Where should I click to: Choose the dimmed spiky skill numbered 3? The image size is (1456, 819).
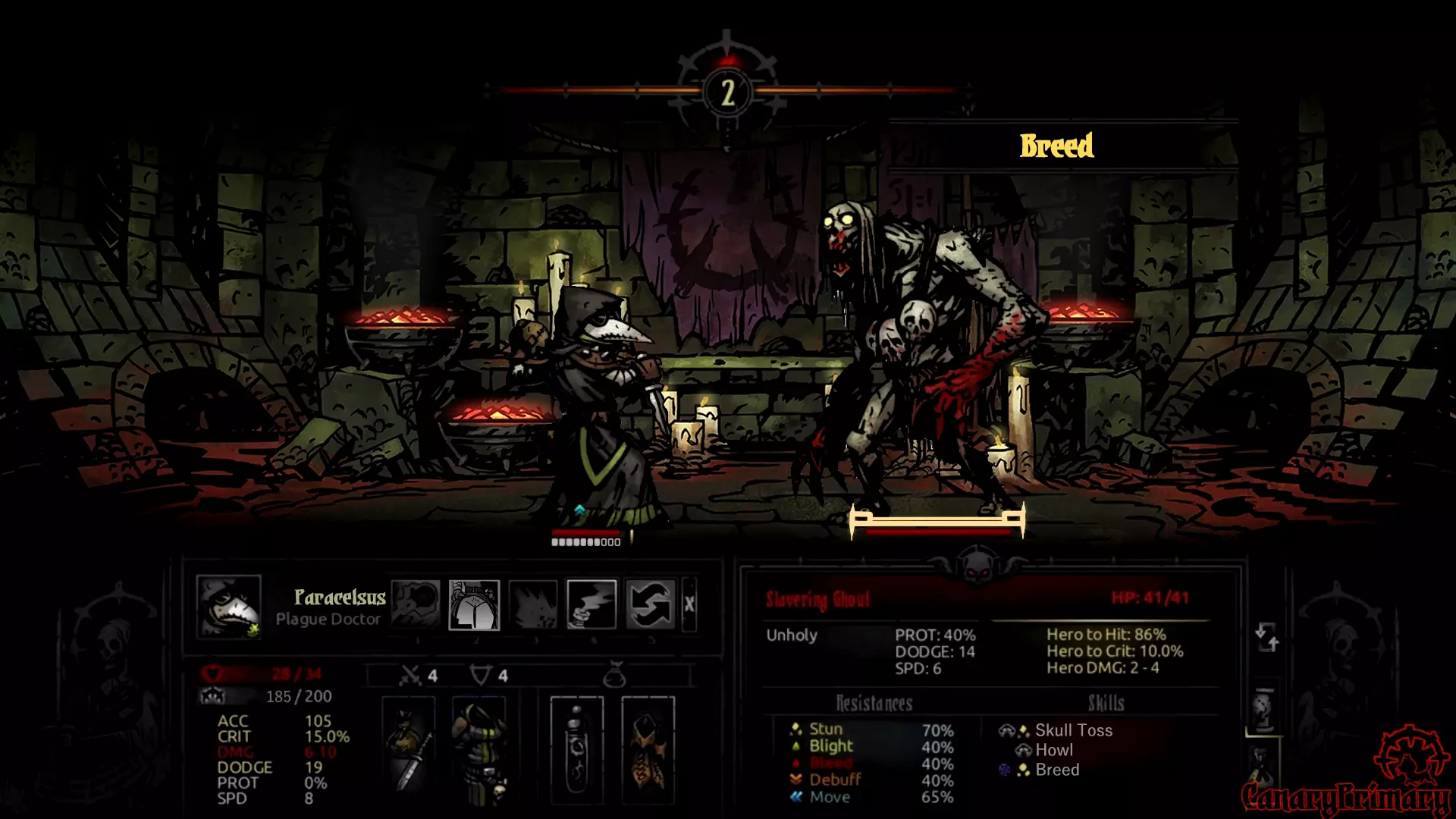[533, 604]
